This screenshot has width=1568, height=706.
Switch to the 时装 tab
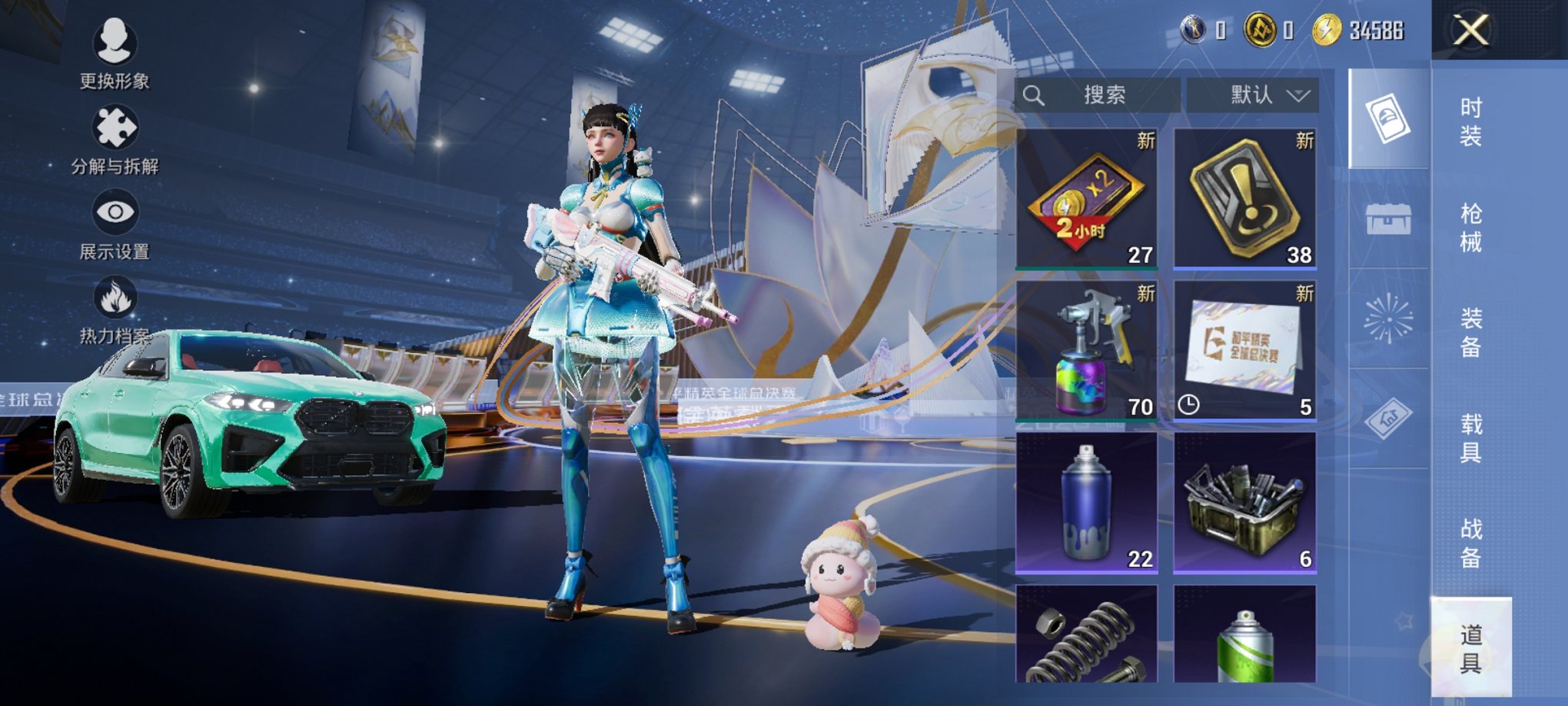click(1470, 123)
